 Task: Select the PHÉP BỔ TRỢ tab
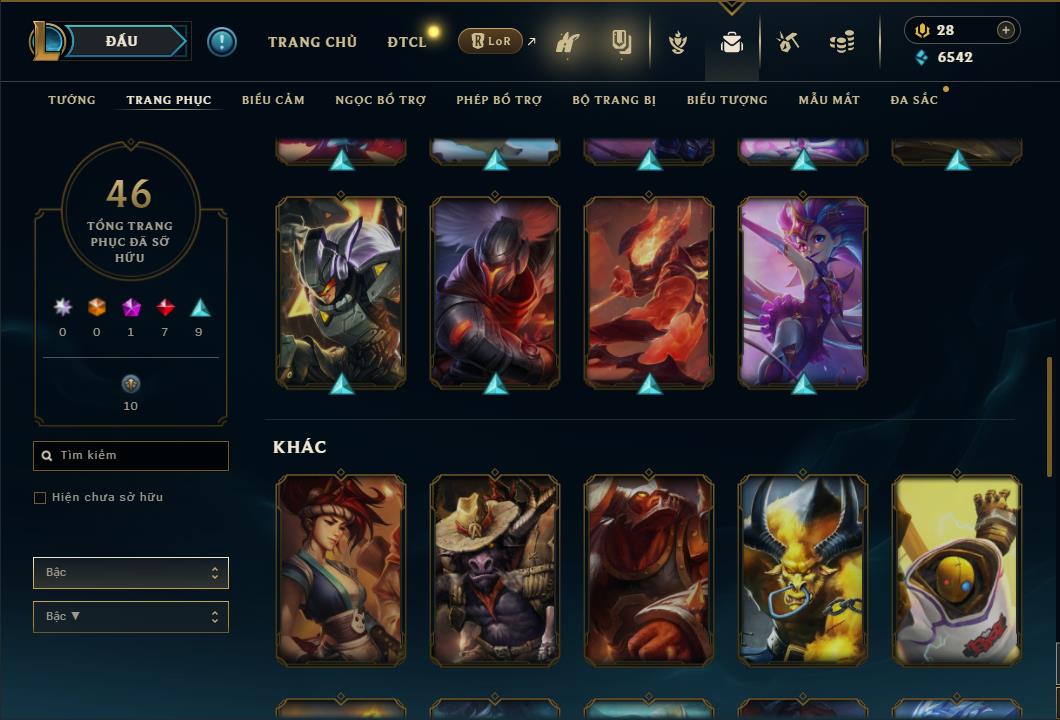pyautogui.click(x=499, y=100)
